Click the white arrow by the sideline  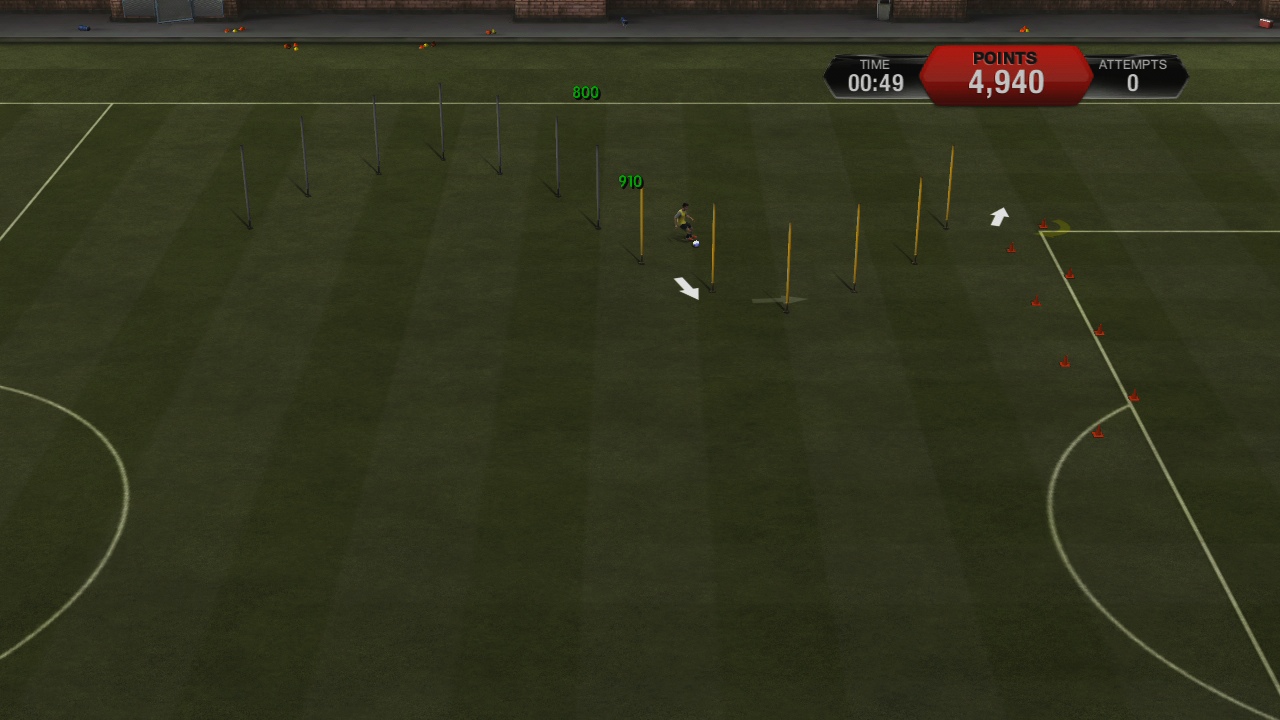coord(998,216)
